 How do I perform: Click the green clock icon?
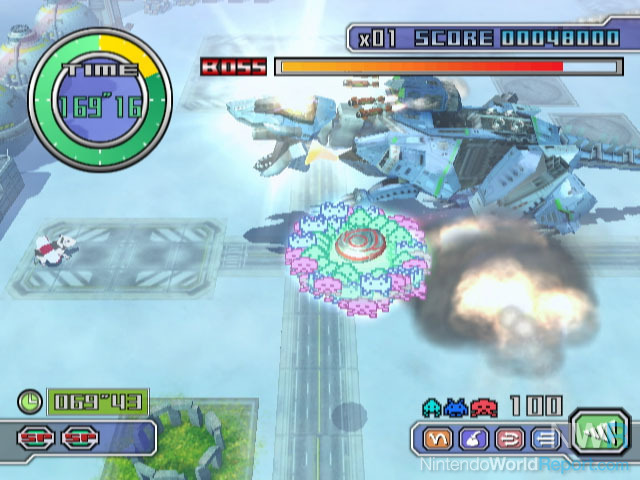[30, 403]
